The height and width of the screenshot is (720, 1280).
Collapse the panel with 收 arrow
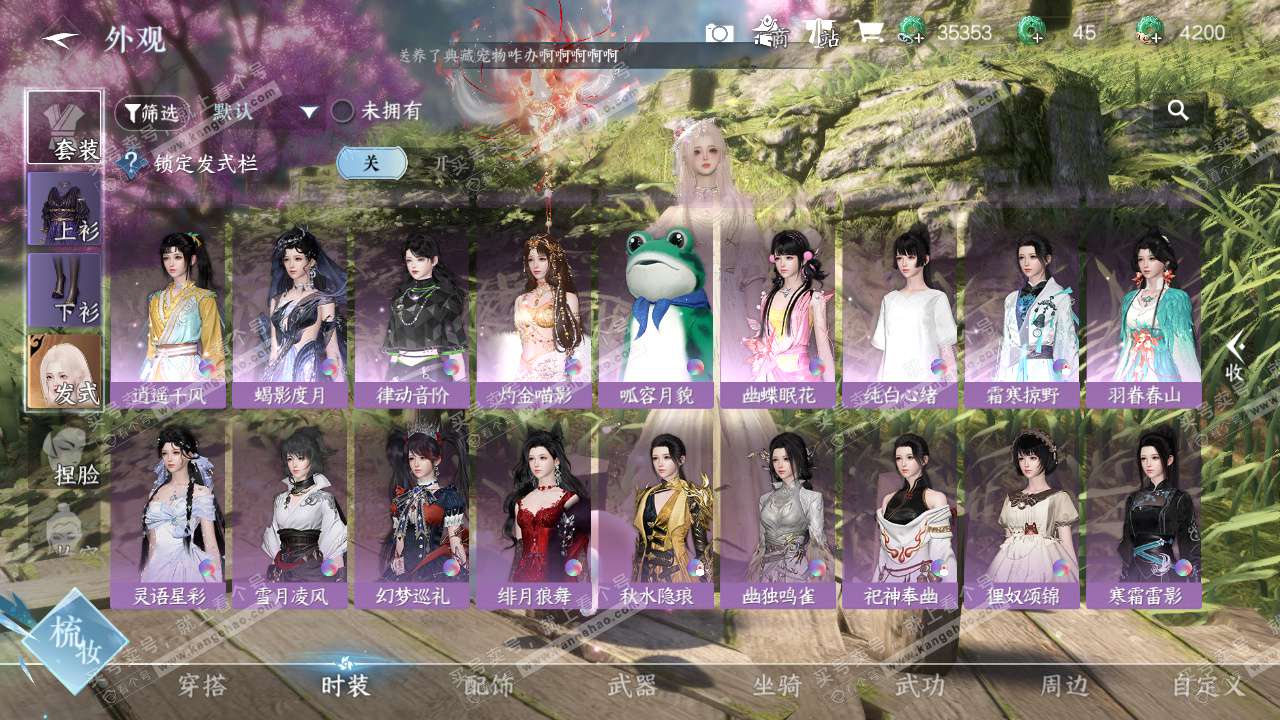[x=1235, y=356]
